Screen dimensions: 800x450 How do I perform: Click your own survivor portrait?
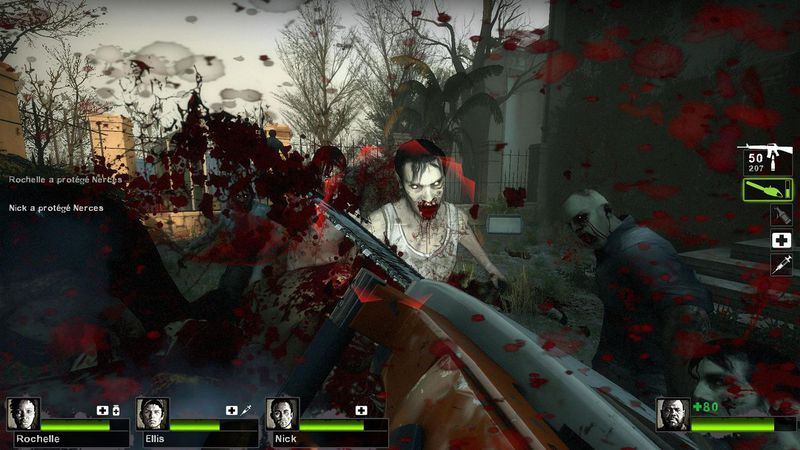coord(672,414)
